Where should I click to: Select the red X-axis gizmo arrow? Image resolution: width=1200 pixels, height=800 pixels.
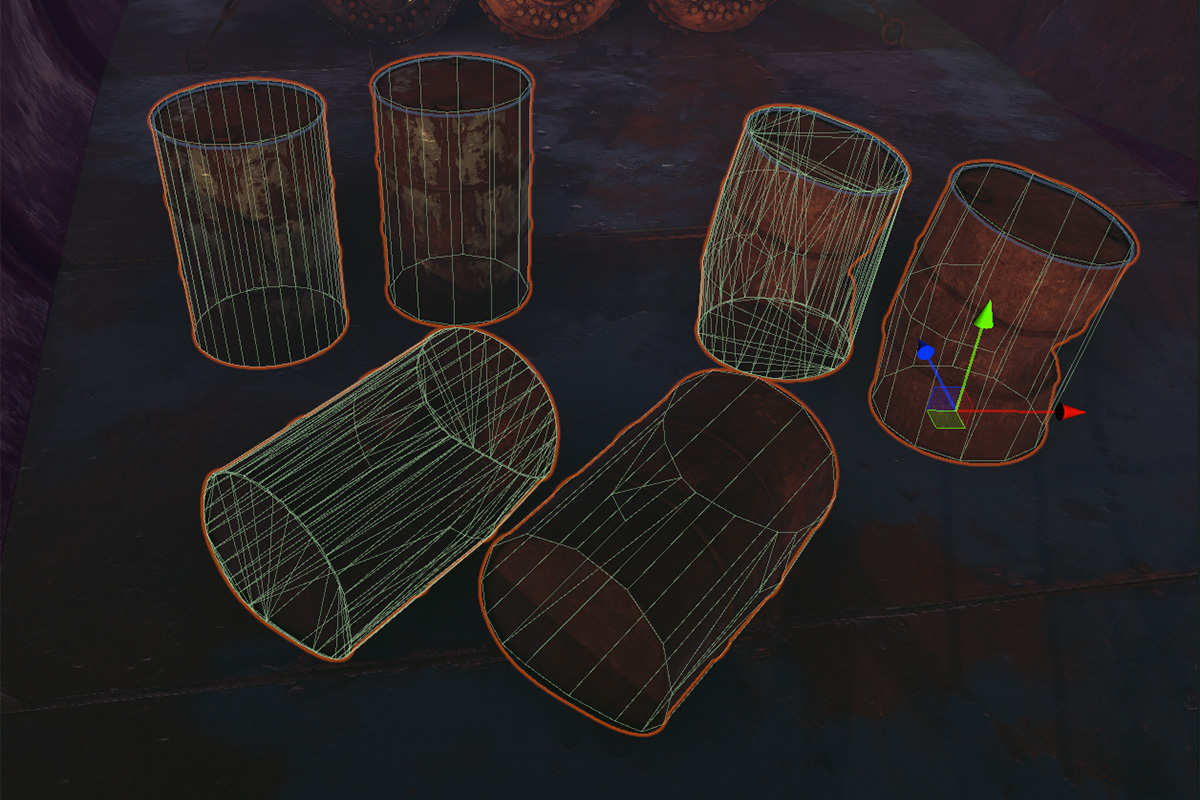tap(1072, 412)
